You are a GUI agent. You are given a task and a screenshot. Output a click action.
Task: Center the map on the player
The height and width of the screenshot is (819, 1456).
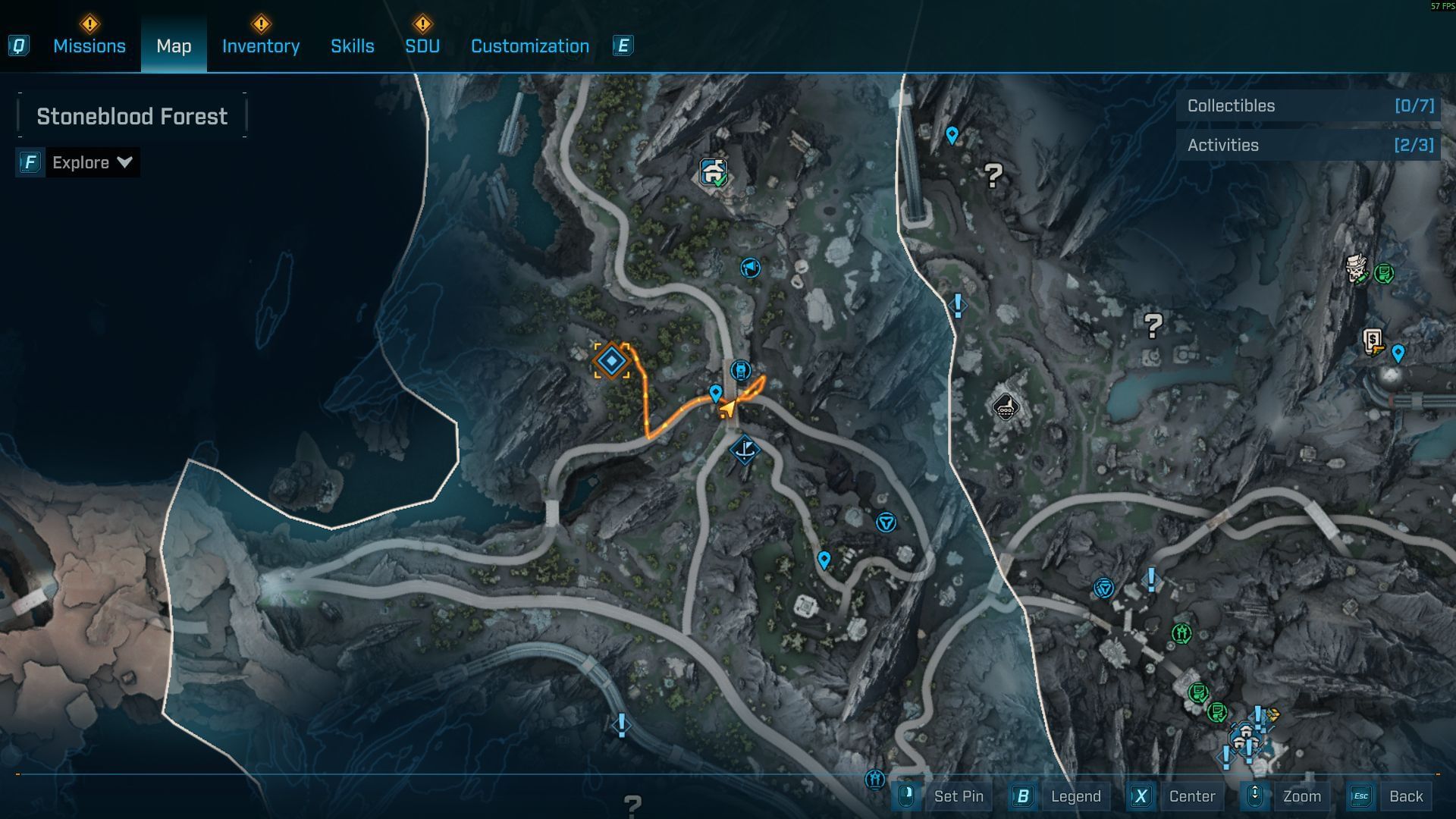pyautogui.click(x=1191, y=796)
